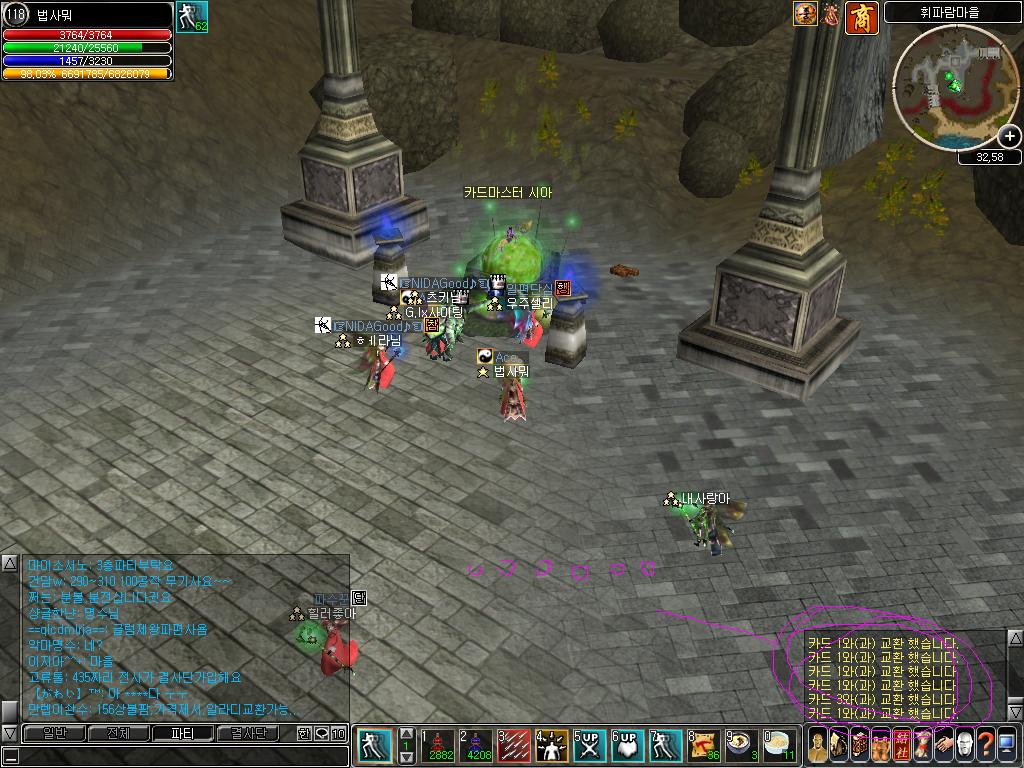
Task: Show the 결사단 chat tab
Action: (x=250, y=734)
